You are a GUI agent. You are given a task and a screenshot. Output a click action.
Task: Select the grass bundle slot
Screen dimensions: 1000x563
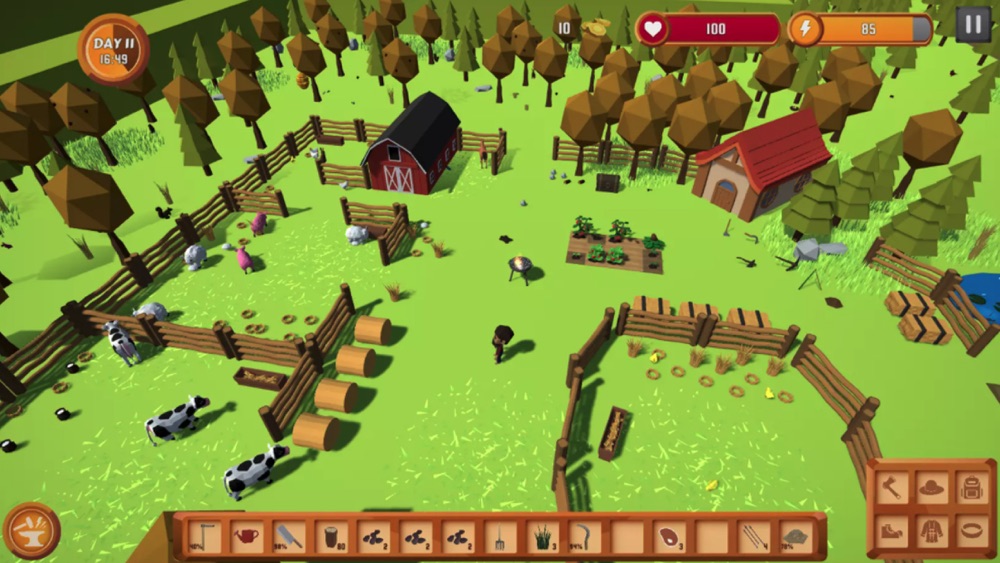542,536
